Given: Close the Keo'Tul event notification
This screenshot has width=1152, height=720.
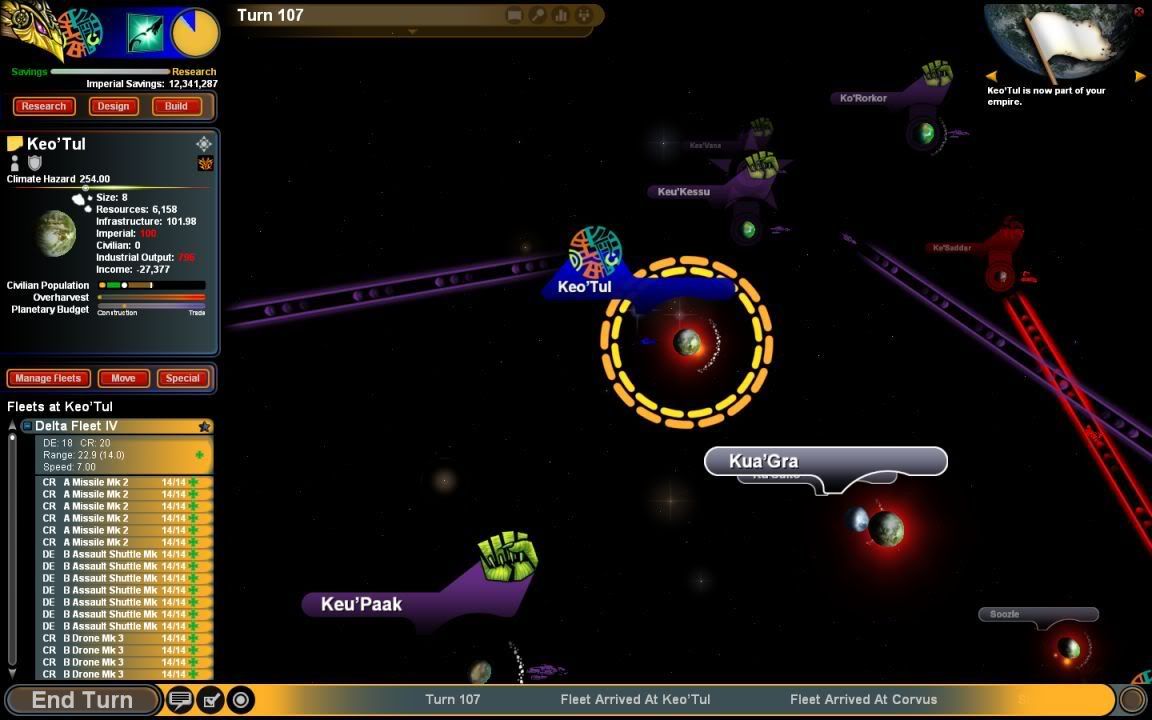Looking at the screenshot, I should 1139,12.
